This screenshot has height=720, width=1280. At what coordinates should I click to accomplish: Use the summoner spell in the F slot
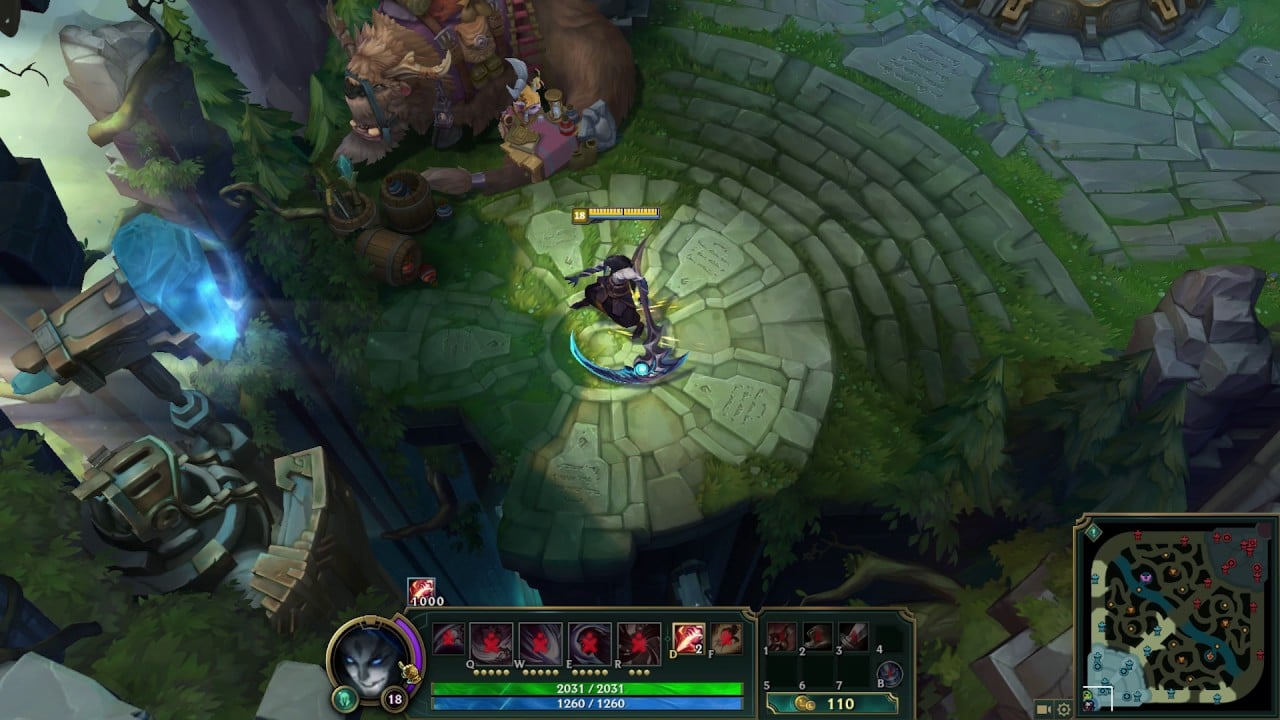pyautogui.click(x=727, y=640)
